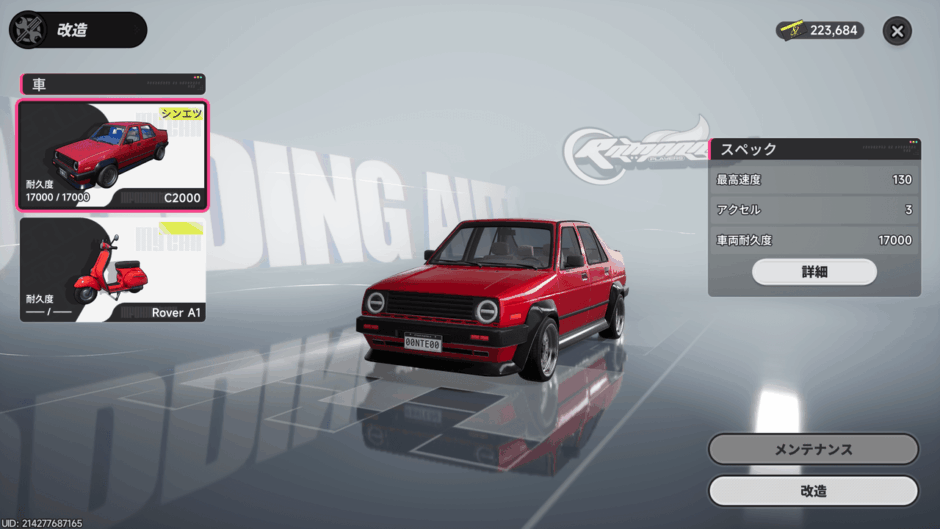Choose the Rover A1 scooter card

tap(113, 270)
